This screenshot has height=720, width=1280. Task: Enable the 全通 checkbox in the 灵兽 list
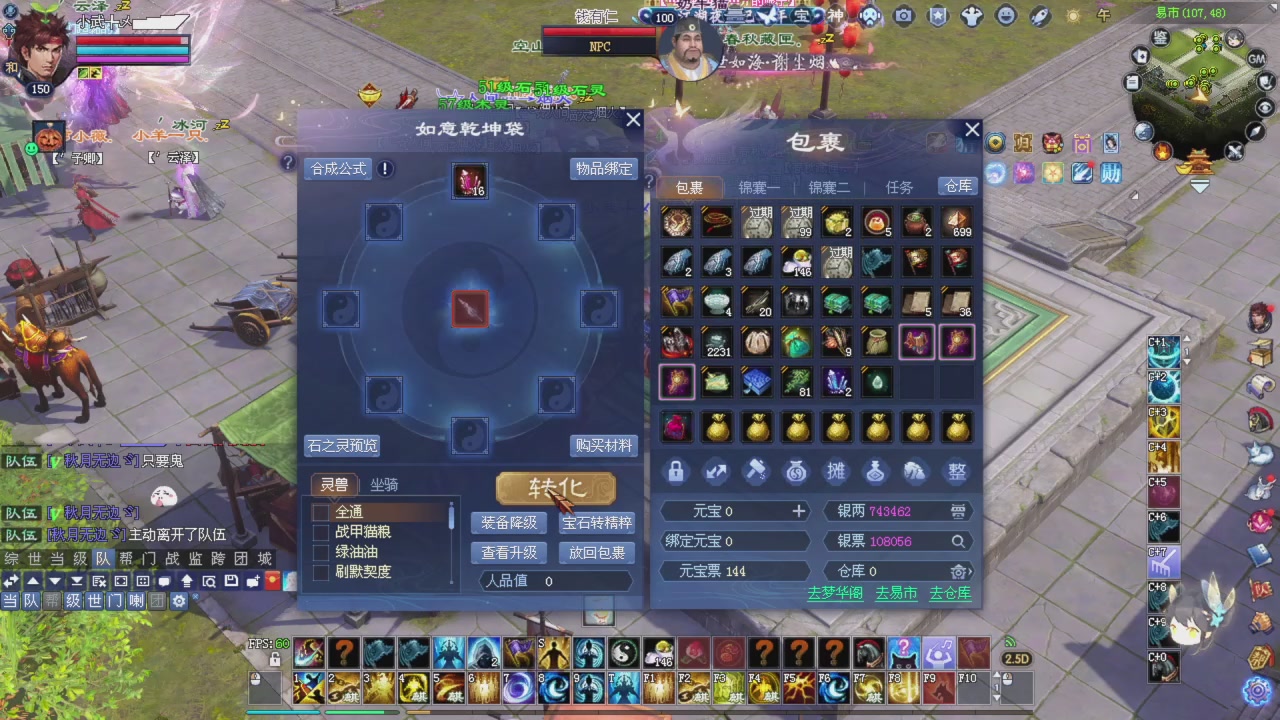click(321, 511)
